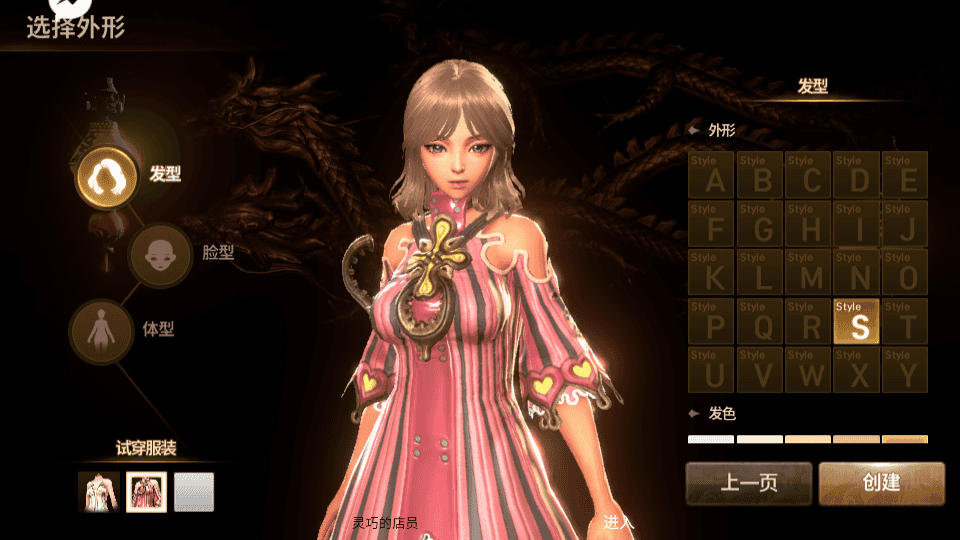This screenshot has width=960, height=540.
Task: Choose hairstyle Style A
Action: (x=712, y=175)
